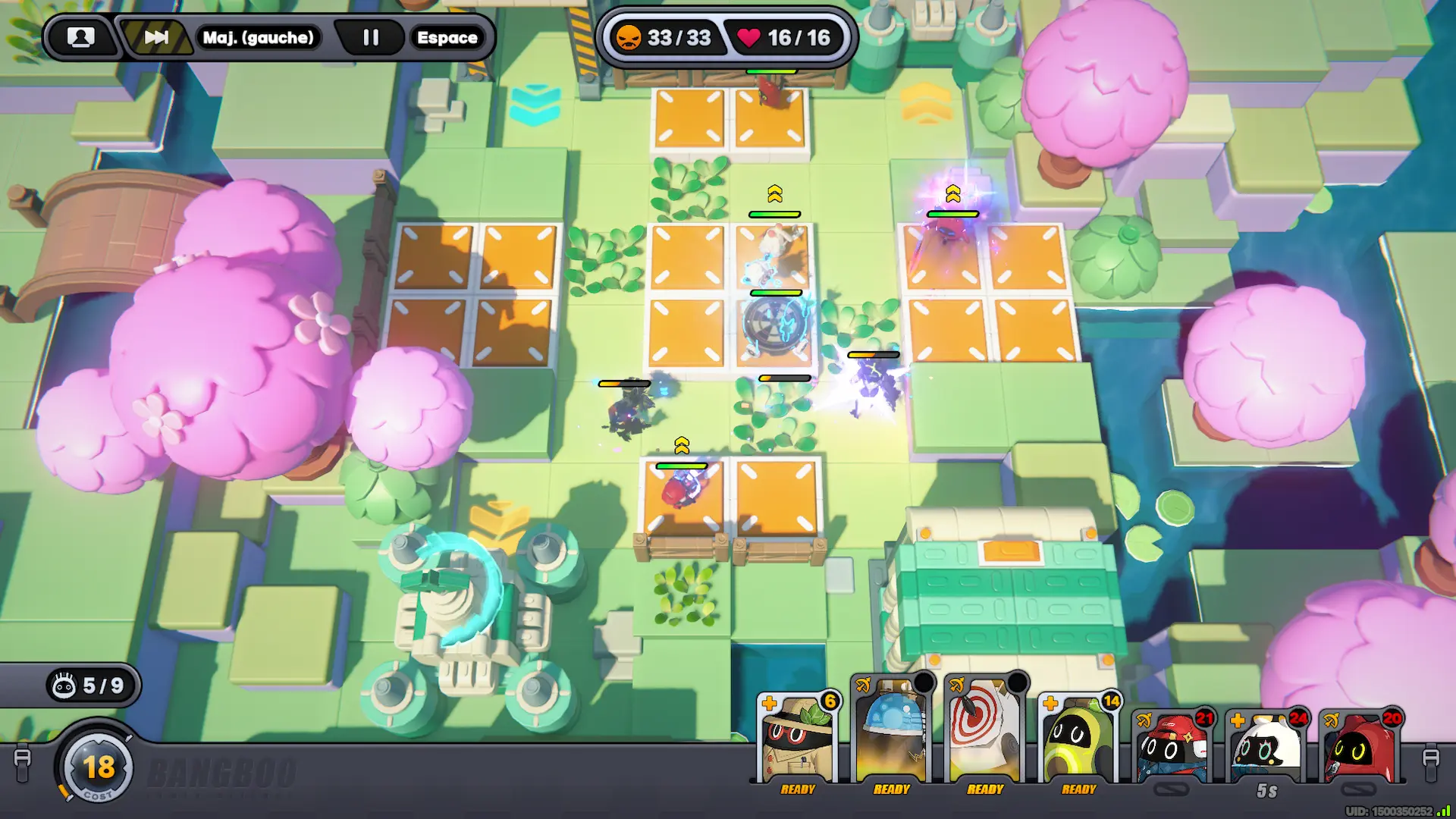The image size is (1456, 819).
Task: Choose the blue dome-helmet Bangboo card
Action: [x=891, y=732]
